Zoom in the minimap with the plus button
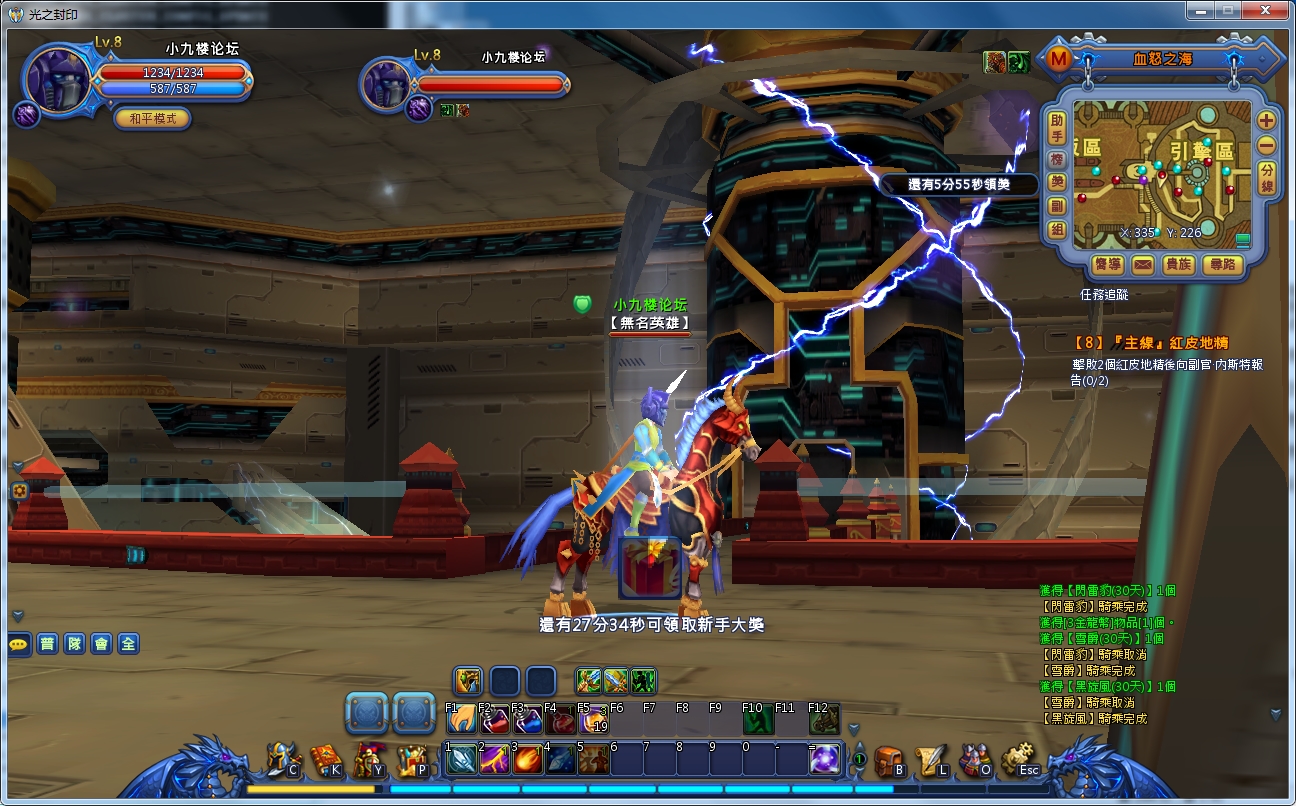This screenshot has width=1296, height=806. (x=1266, y=120)
